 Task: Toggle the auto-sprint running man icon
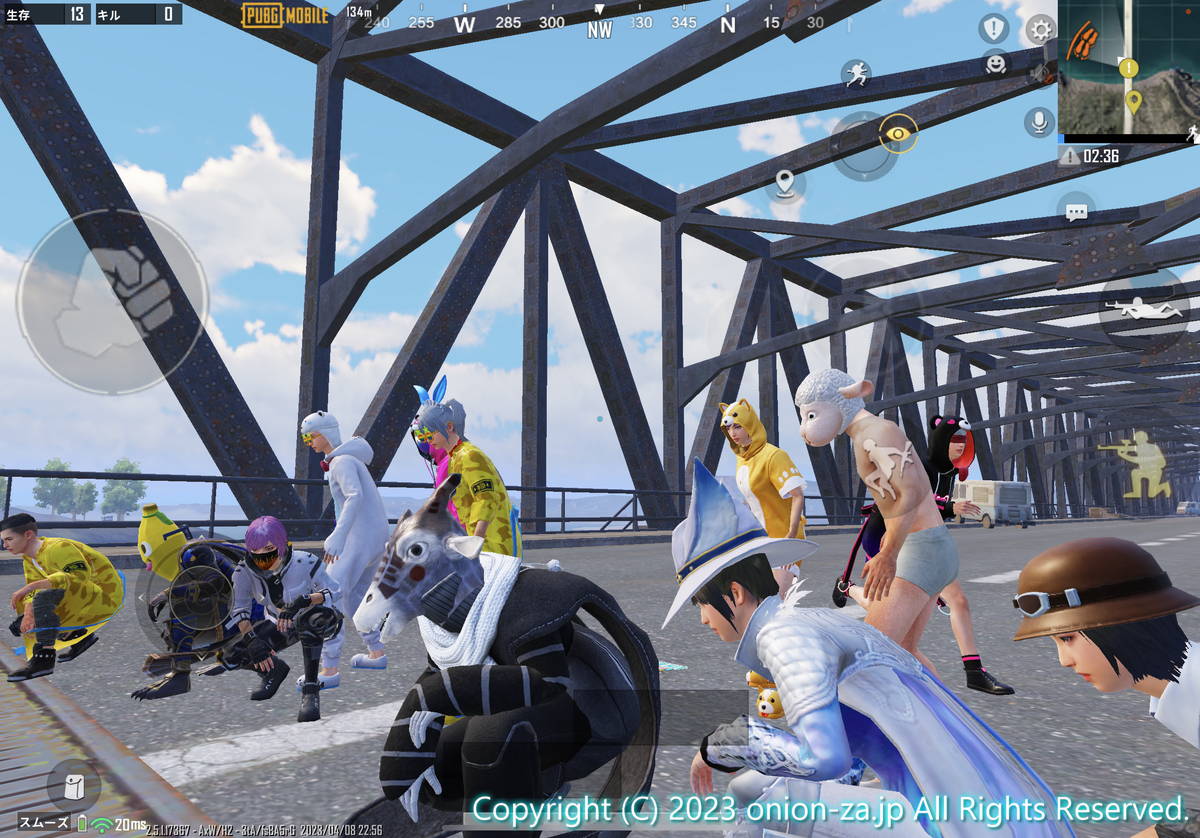tap(856, 73)
